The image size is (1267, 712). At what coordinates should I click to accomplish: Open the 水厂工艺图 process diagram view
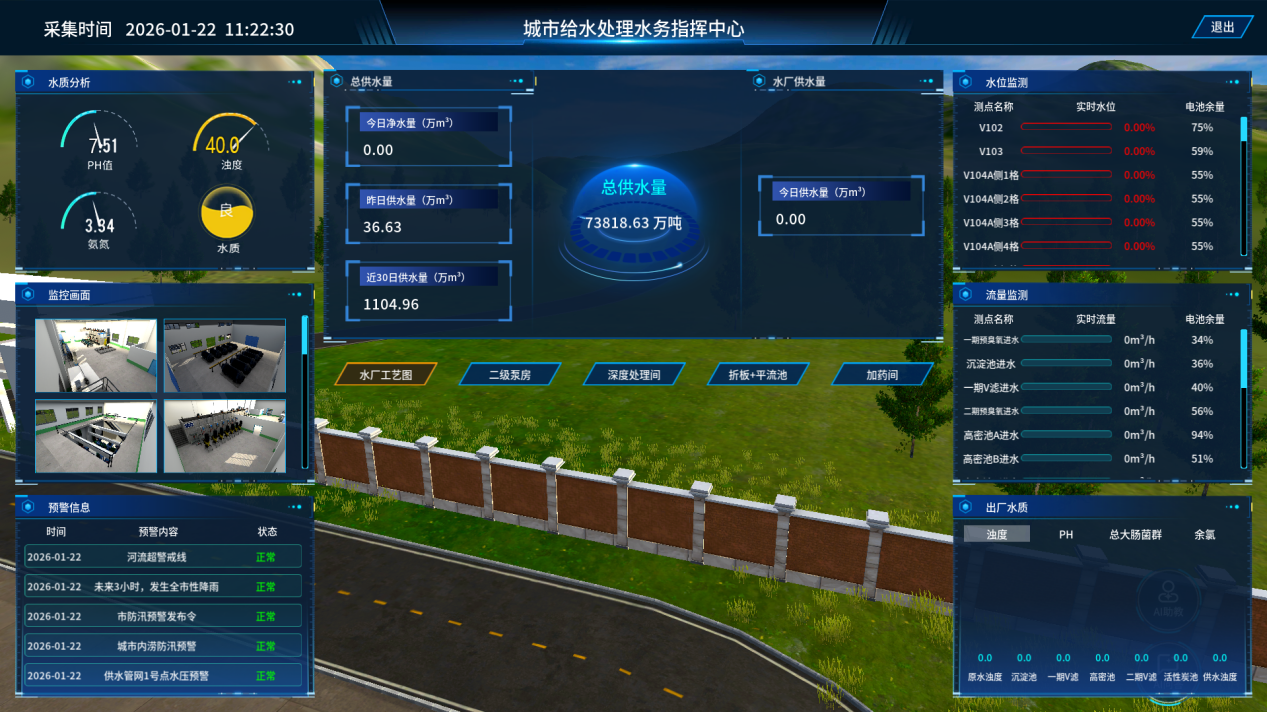click(x=385, y=375)
